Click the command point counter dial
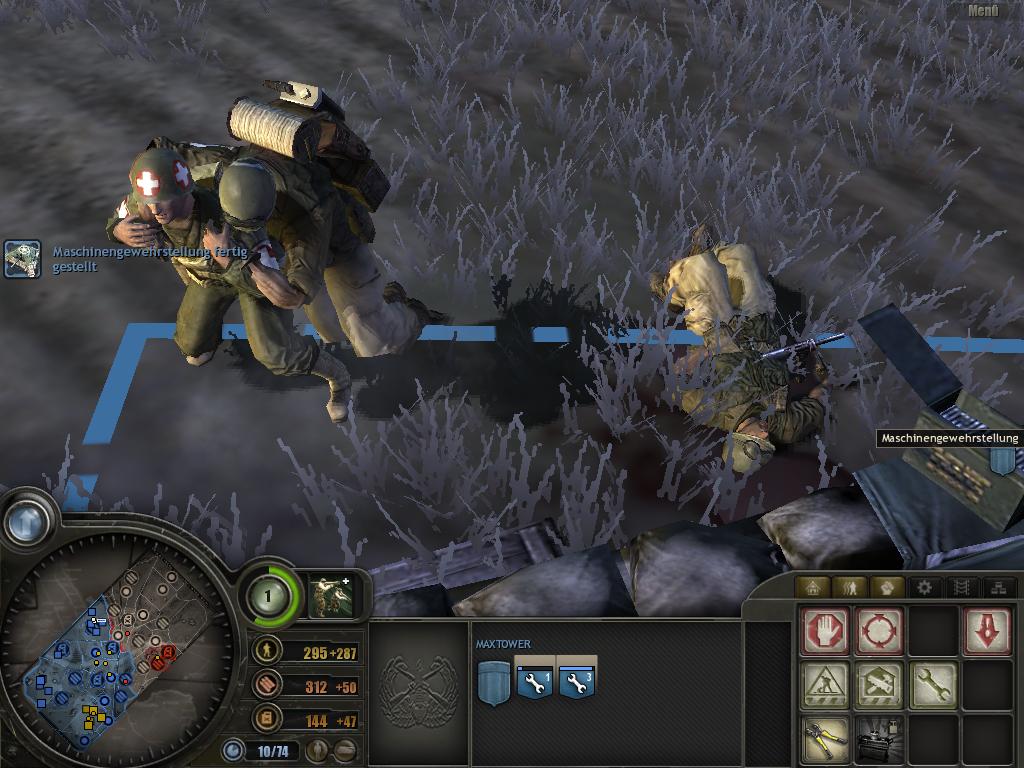This screenshot has height=768, width=1024. click(x=267, y=596)
